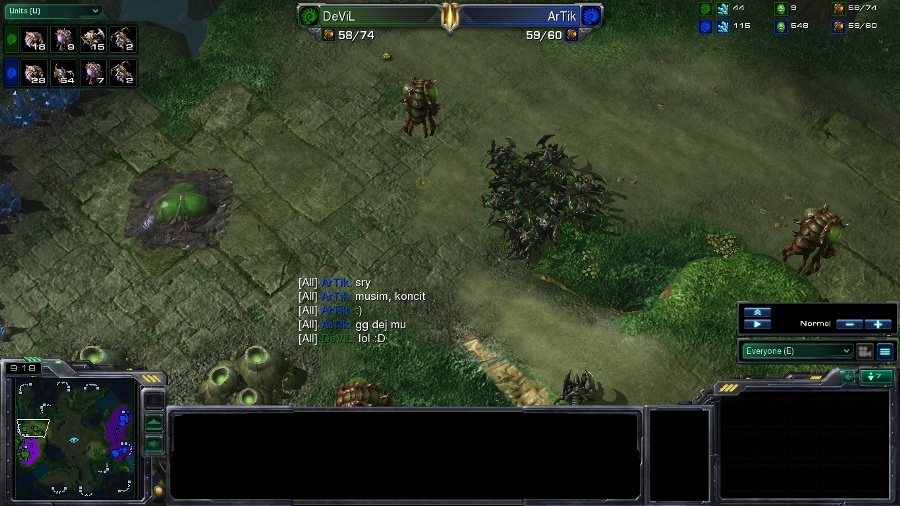The width and height of the screenshot is (900, 506).
Task: Play the replay with the play button
Action: click(758, 324)
